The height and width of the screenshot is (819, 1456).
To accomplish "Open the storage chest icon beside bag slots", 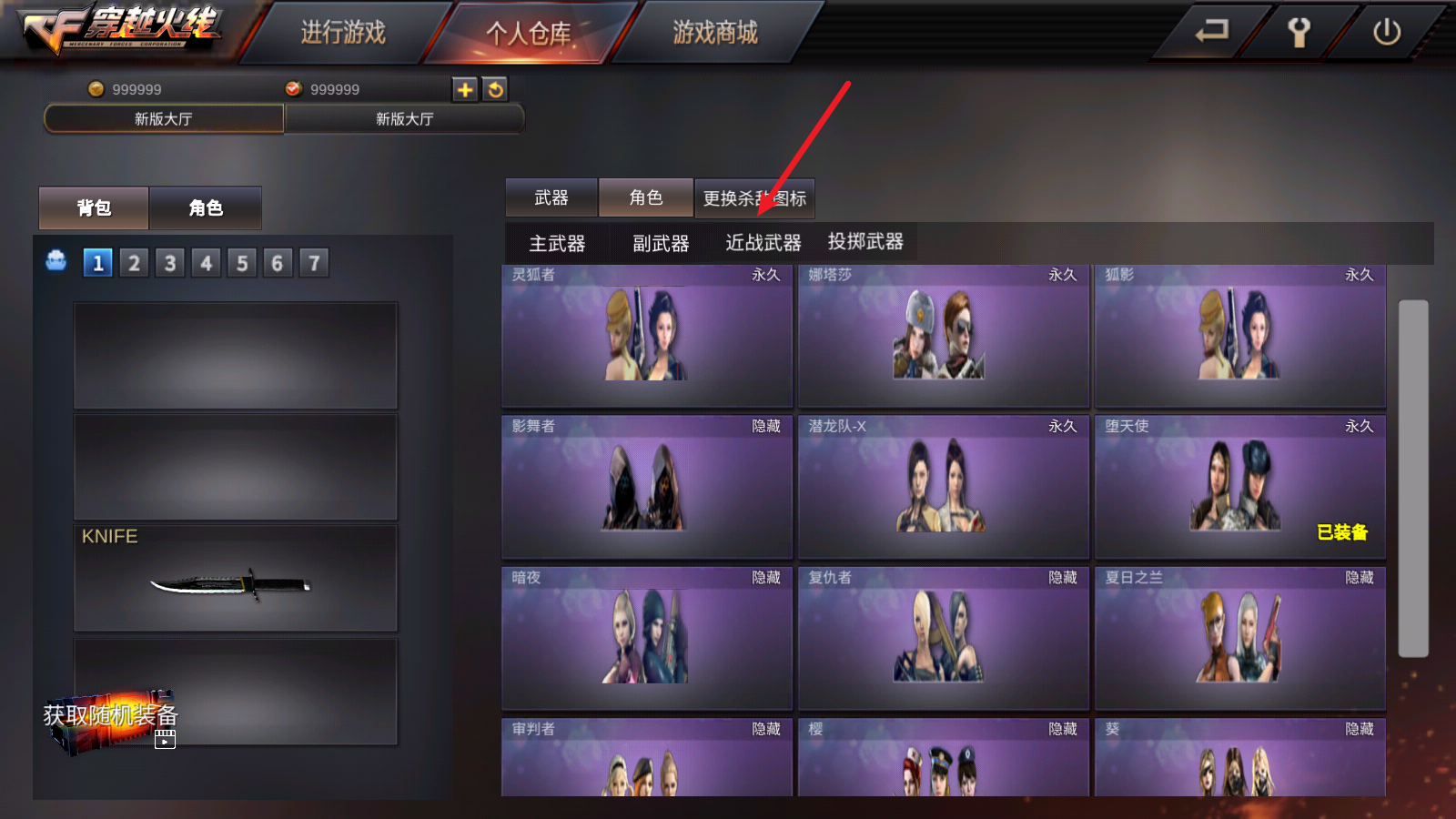I will pyautogui.click(x=56, y=262).
